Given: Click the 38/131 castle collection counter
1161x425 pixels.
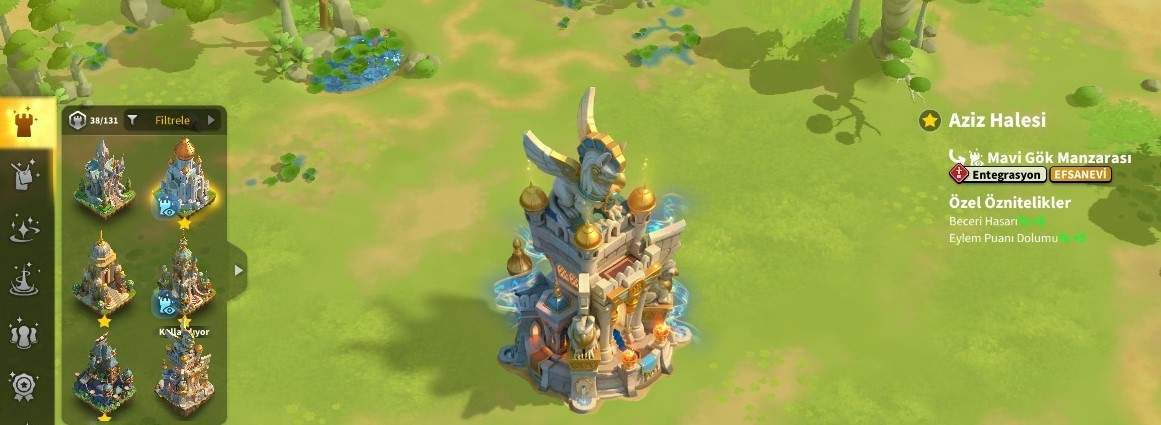Looking at the screenshot, I should click(94, 120).
